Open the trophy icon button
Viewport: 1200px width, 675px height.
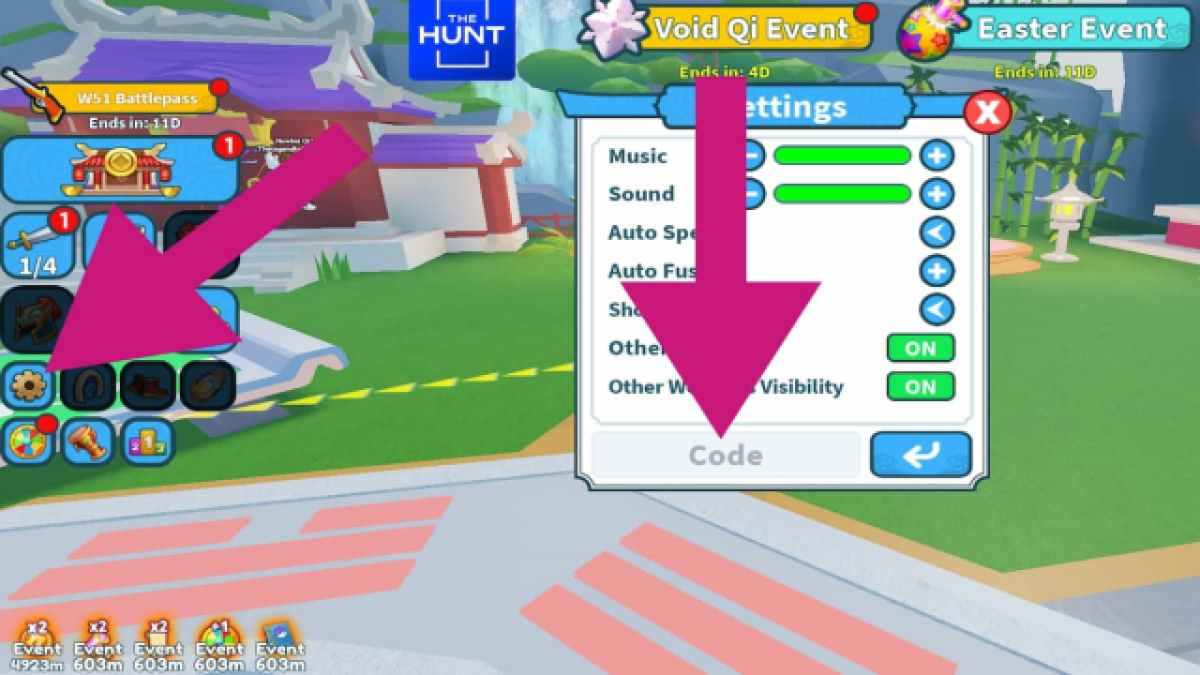tap(88, 442)
